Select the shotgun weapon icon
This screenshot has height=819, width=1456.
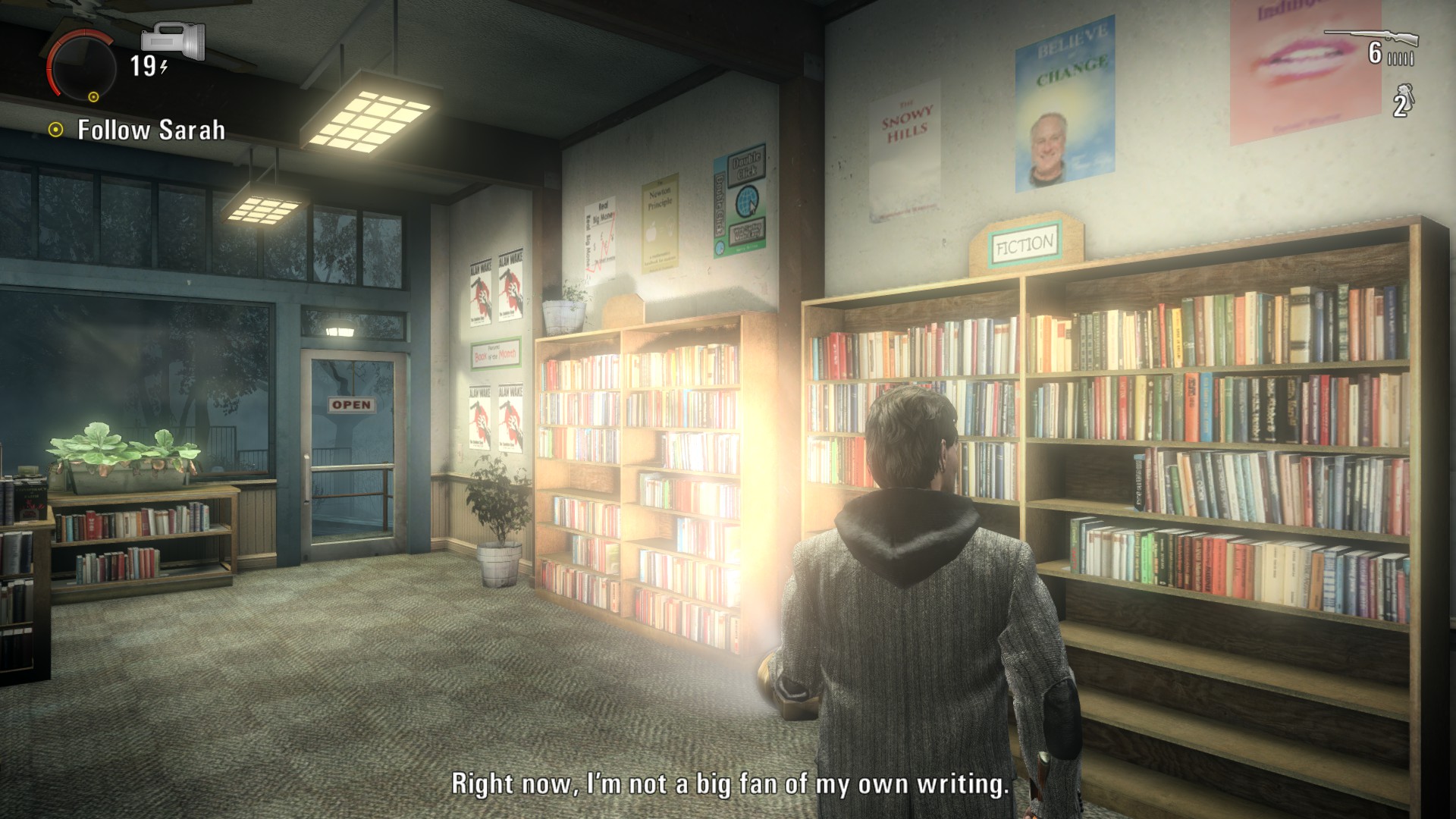click(1370, 36)
